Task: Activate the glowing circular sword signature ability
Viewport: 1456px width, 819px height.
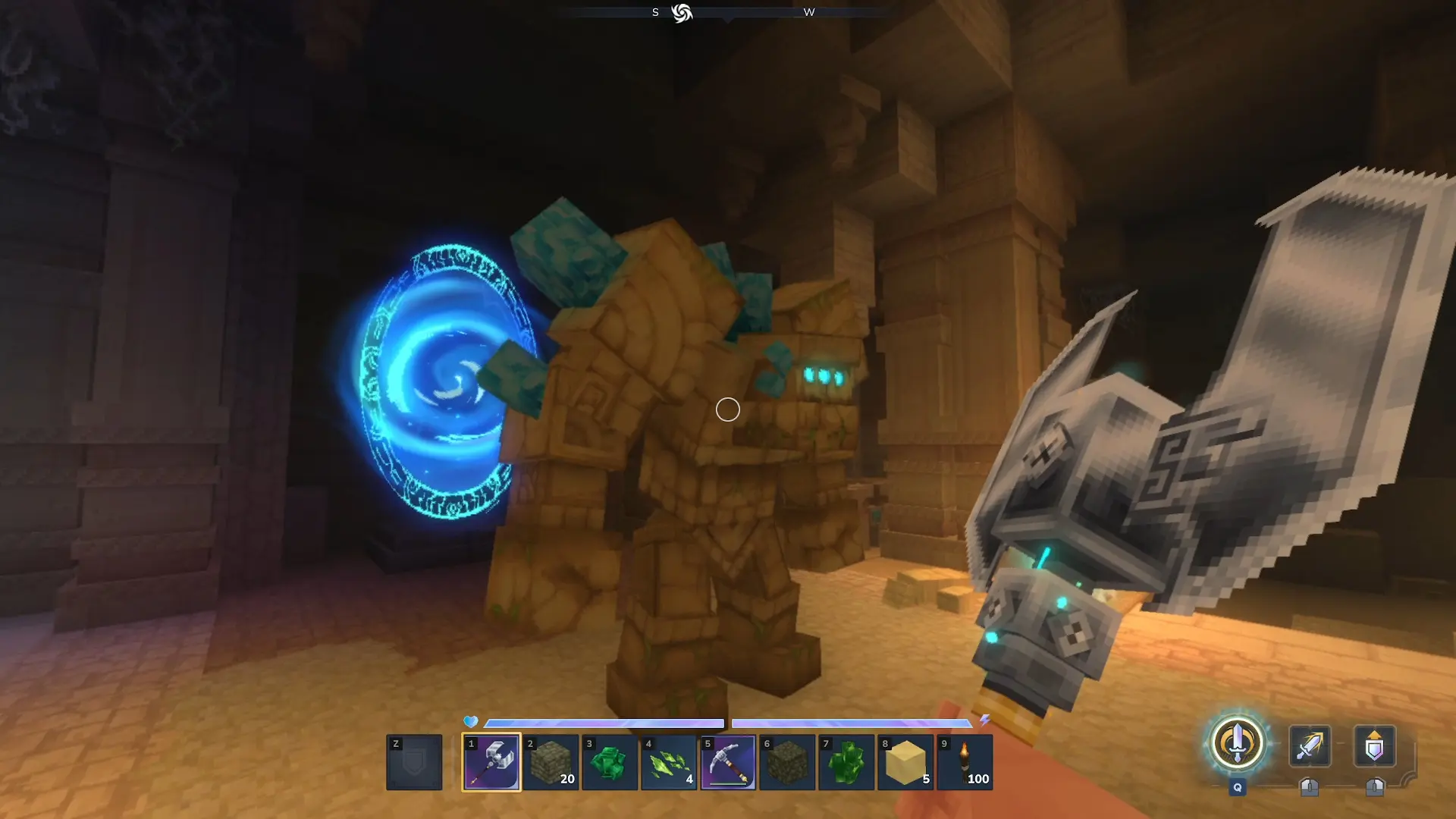Action: pyautogui.click(x=1237, y=743)
